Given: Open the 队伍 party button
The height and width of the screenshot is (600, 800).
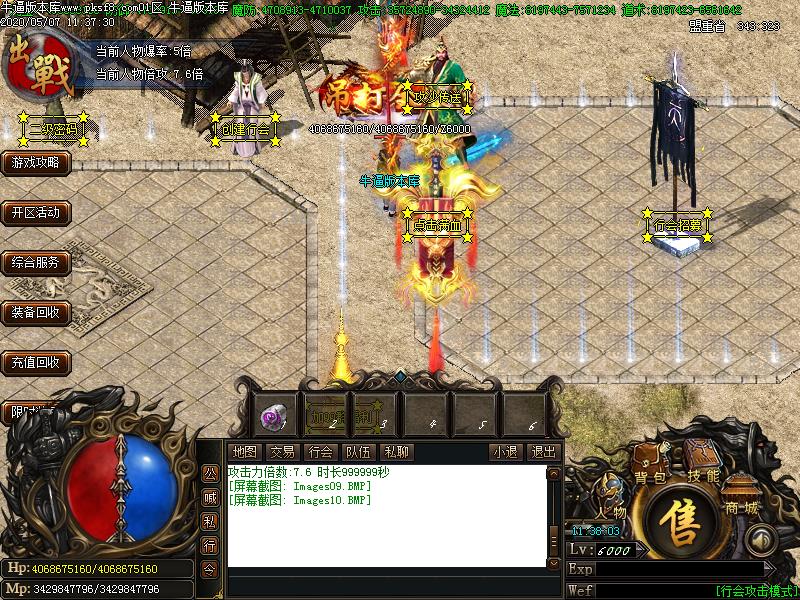Looking at the screenshot, I should pos(358,452).
